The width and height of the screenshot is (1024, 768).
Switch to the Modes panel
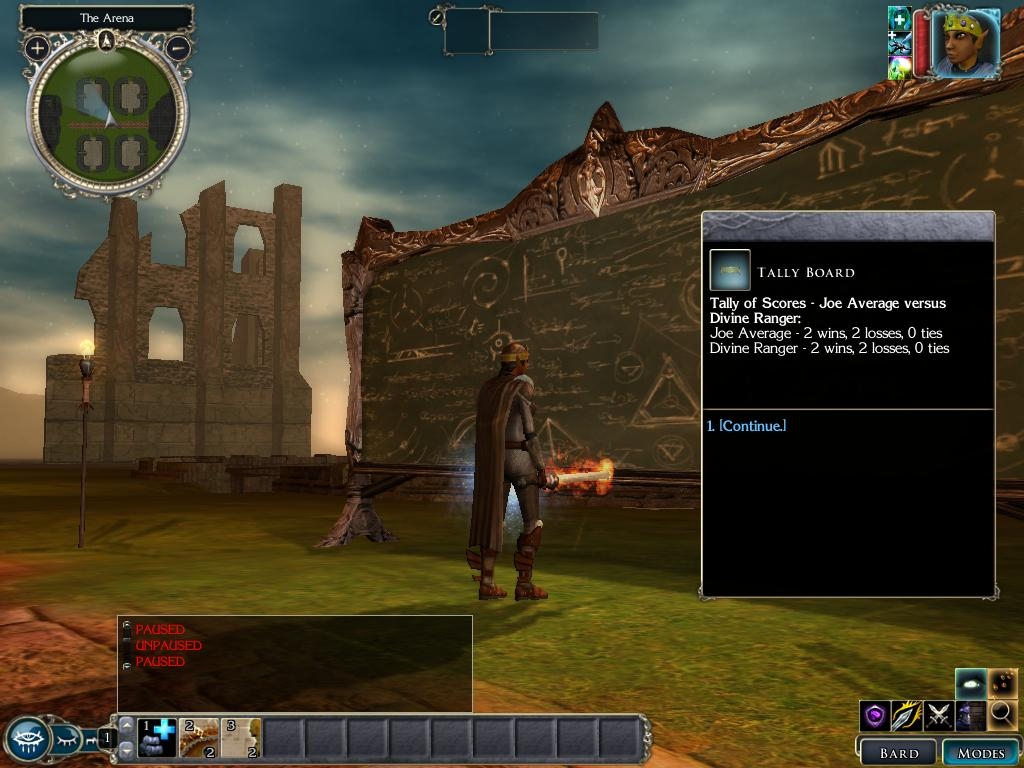(980, 753)
